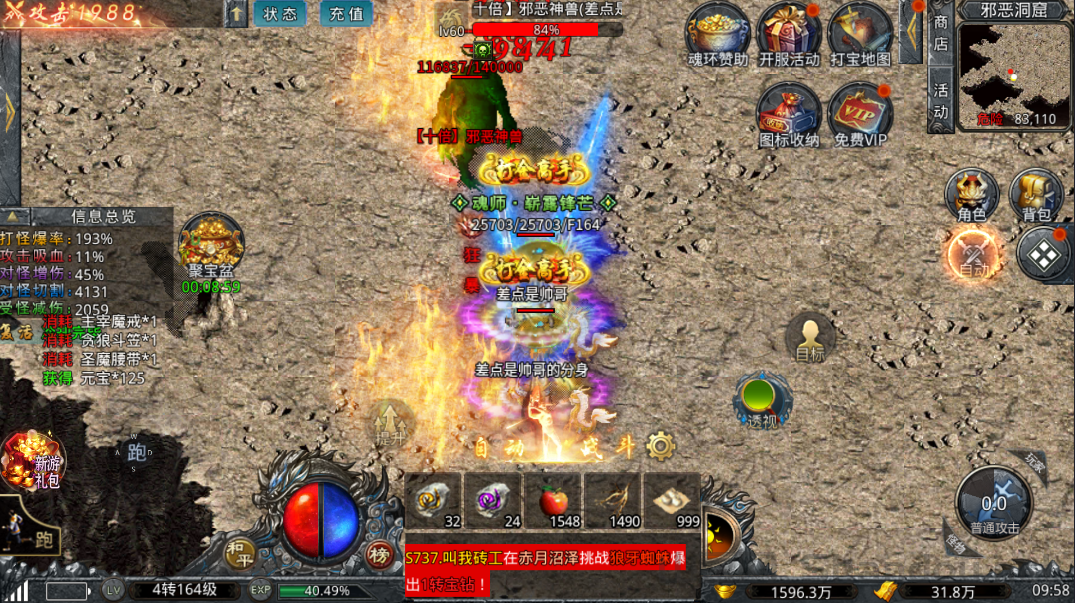This screenshot has width=1075, height=603.
Task: Activate the 透视 green orb skill
Action: [x=761, y=399]
